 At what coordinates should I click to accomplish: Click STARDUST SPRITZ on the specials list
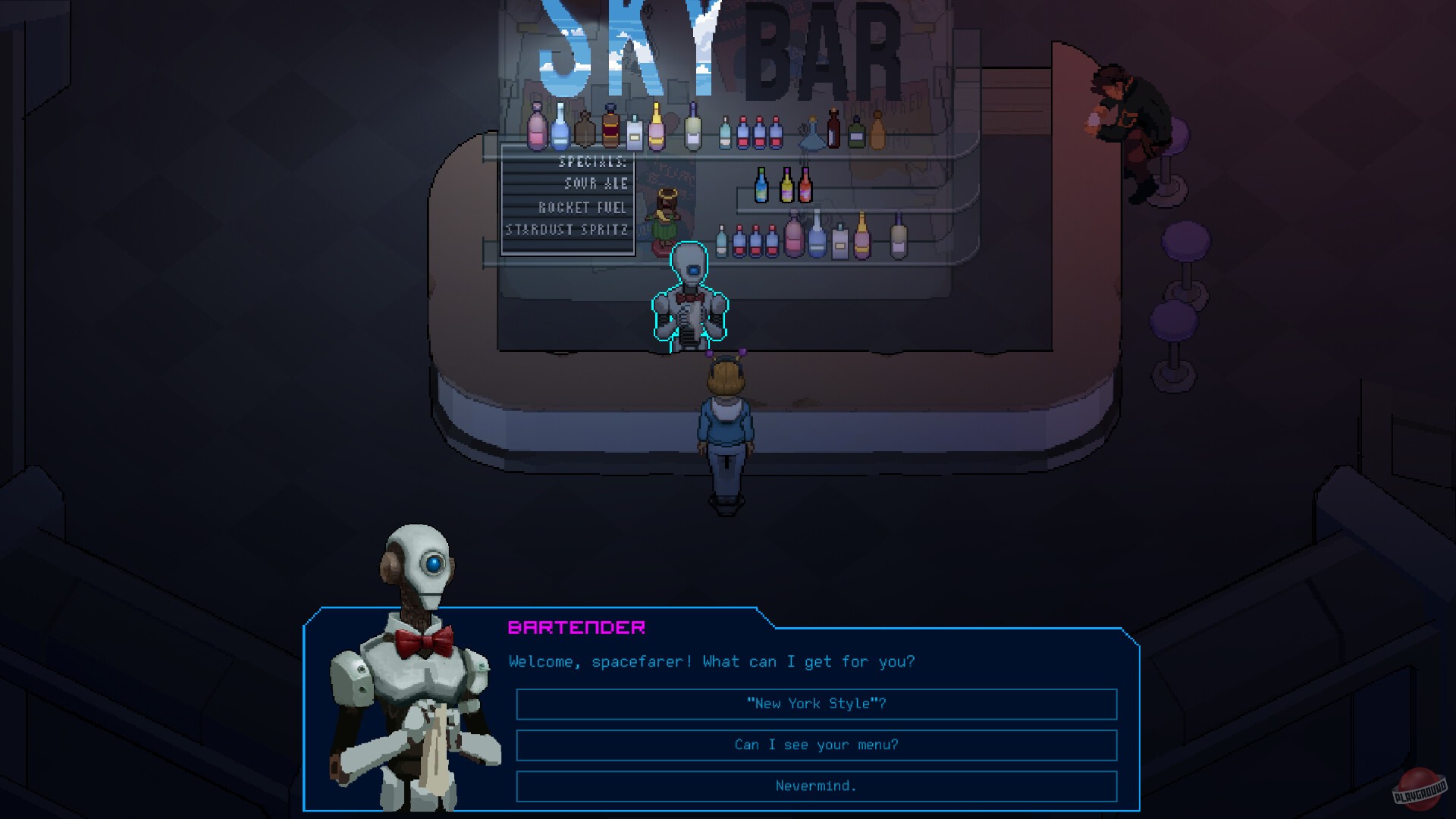click(567, 228)
